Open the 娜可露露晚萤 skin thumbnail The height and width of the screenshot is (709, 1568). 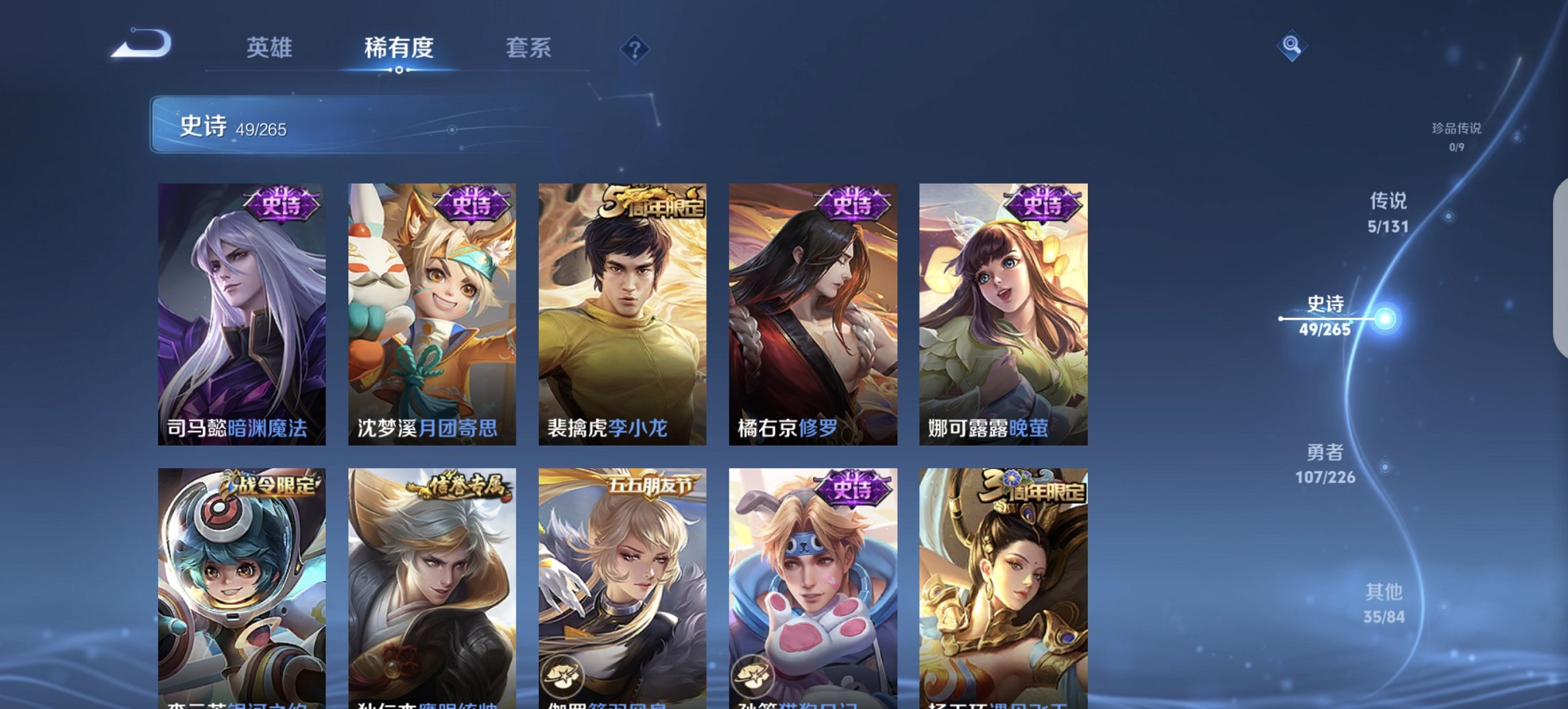pos(1003,315)
